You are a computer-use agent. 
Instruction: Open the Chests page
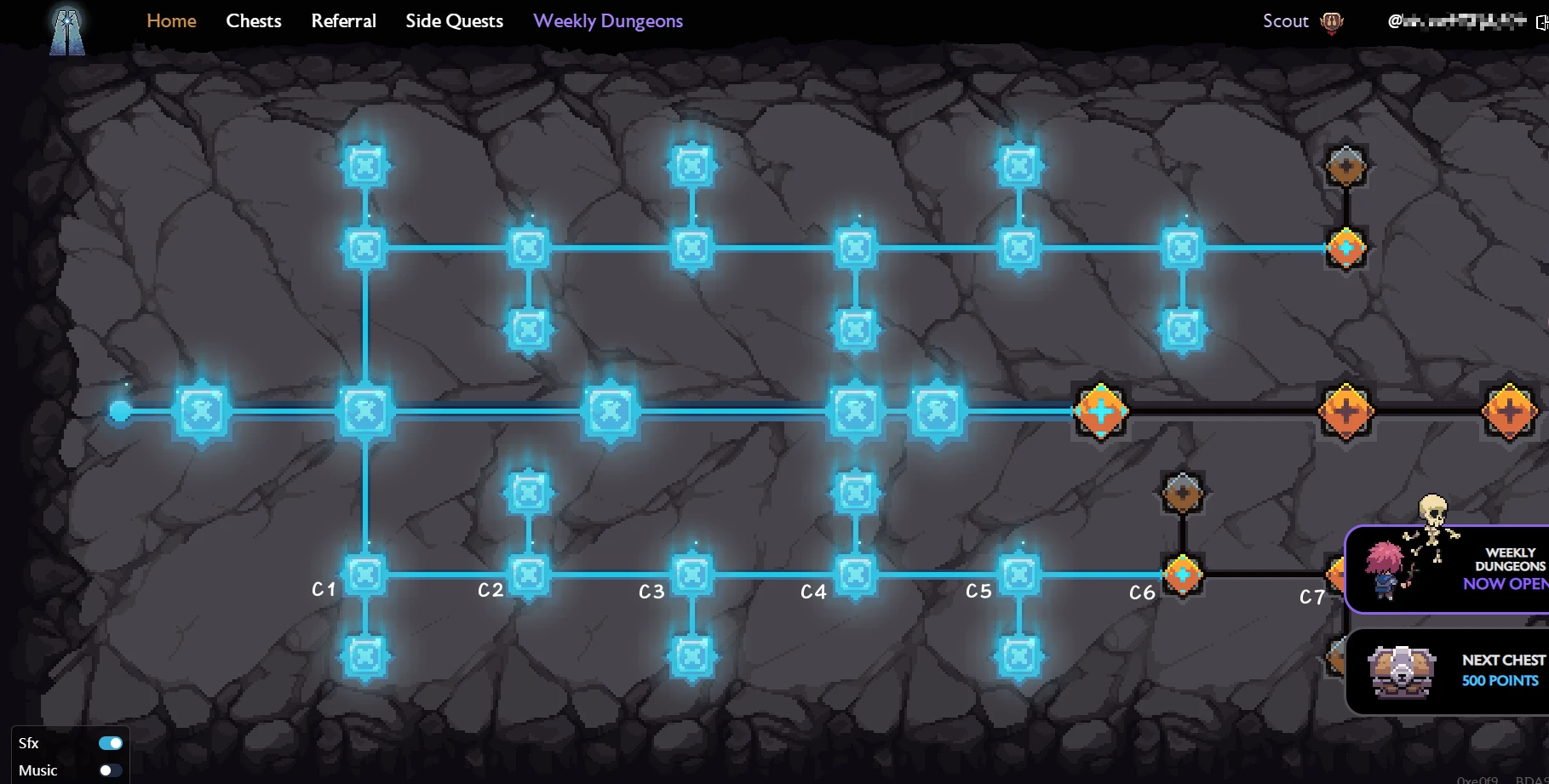click(254, 20)
